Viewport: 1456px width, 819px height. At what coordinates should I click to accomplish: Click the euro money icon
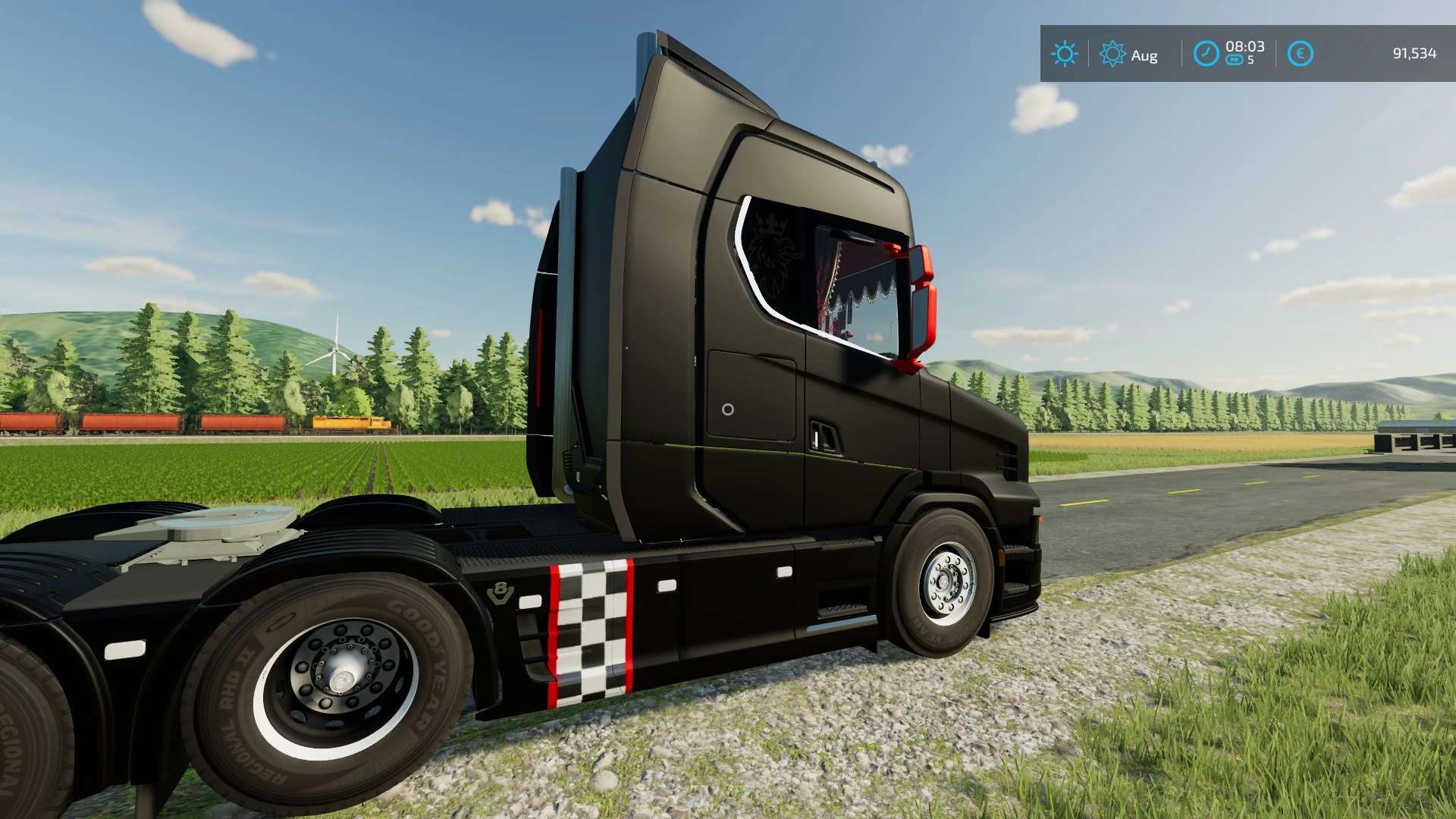(x=1300, y=54)
